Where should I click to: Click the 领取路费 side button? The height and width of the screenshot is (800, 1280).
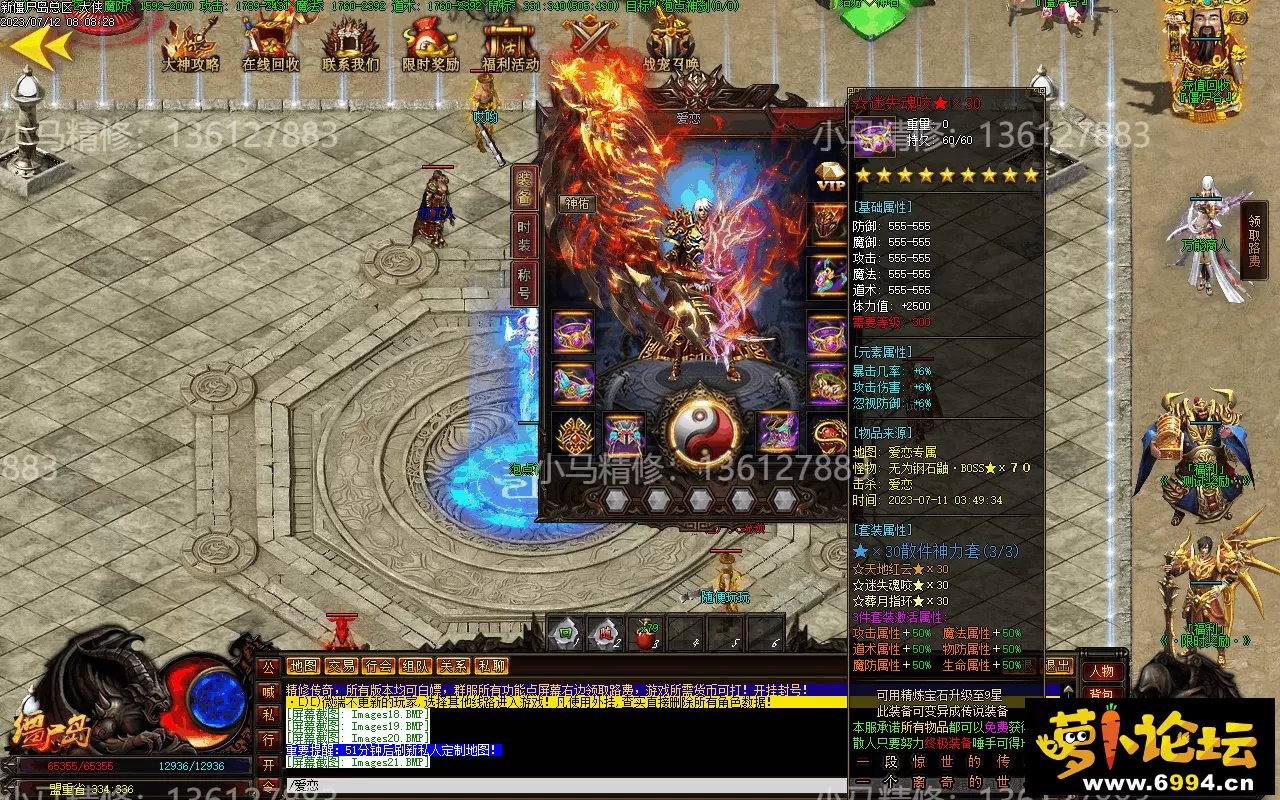click(1254, 240)
